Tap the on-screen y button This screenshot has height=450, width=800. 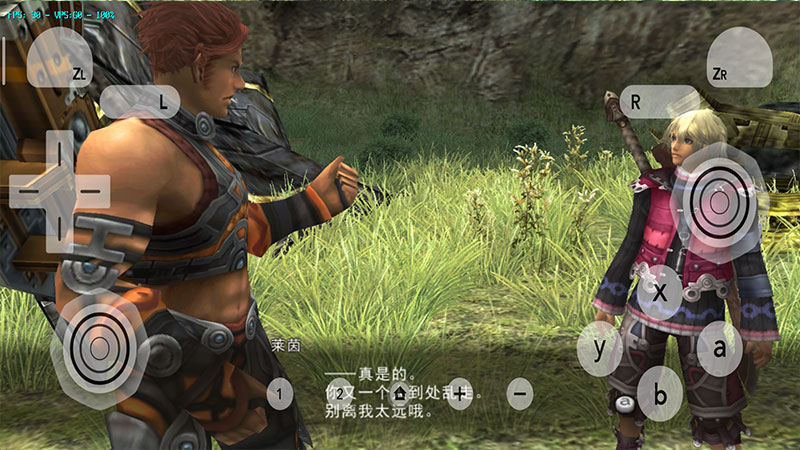pos(600,349)
